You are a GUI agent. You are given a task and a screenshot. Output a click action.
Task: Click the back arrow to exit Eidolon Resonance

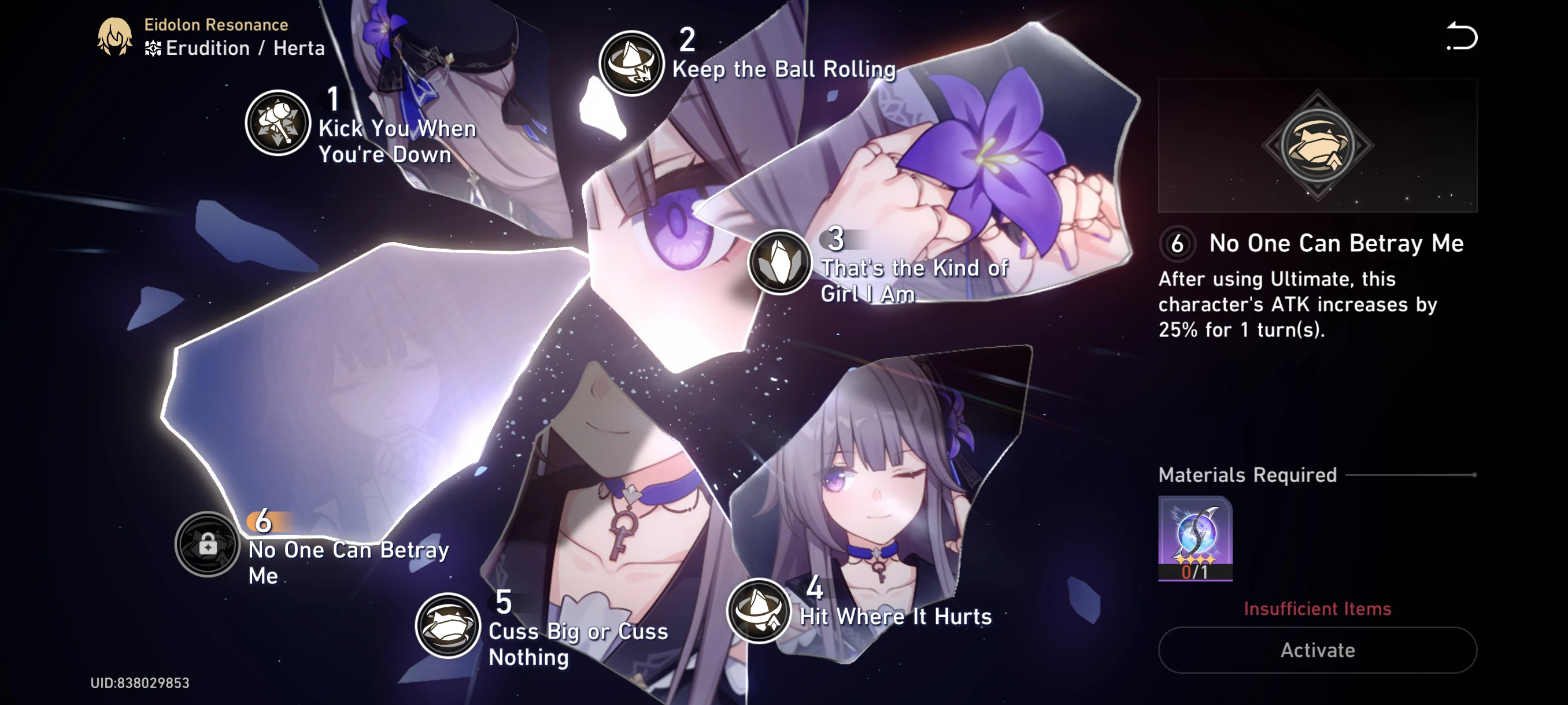pyautogui.click(x=1462, y=38)
